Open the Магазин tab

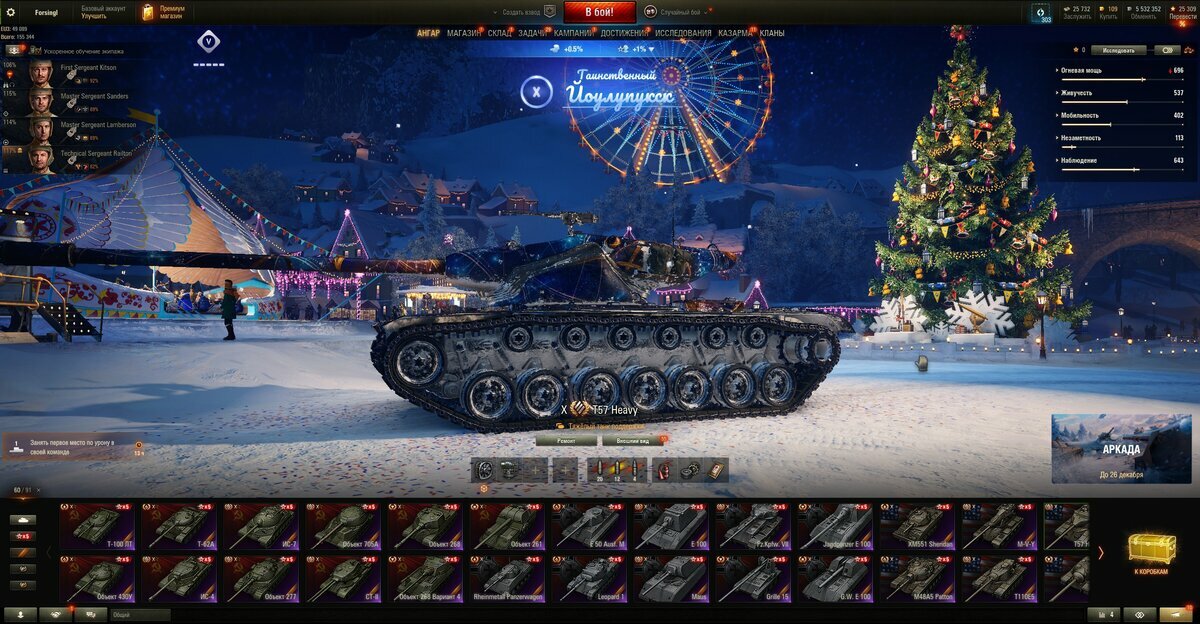[x=463, y=33]
